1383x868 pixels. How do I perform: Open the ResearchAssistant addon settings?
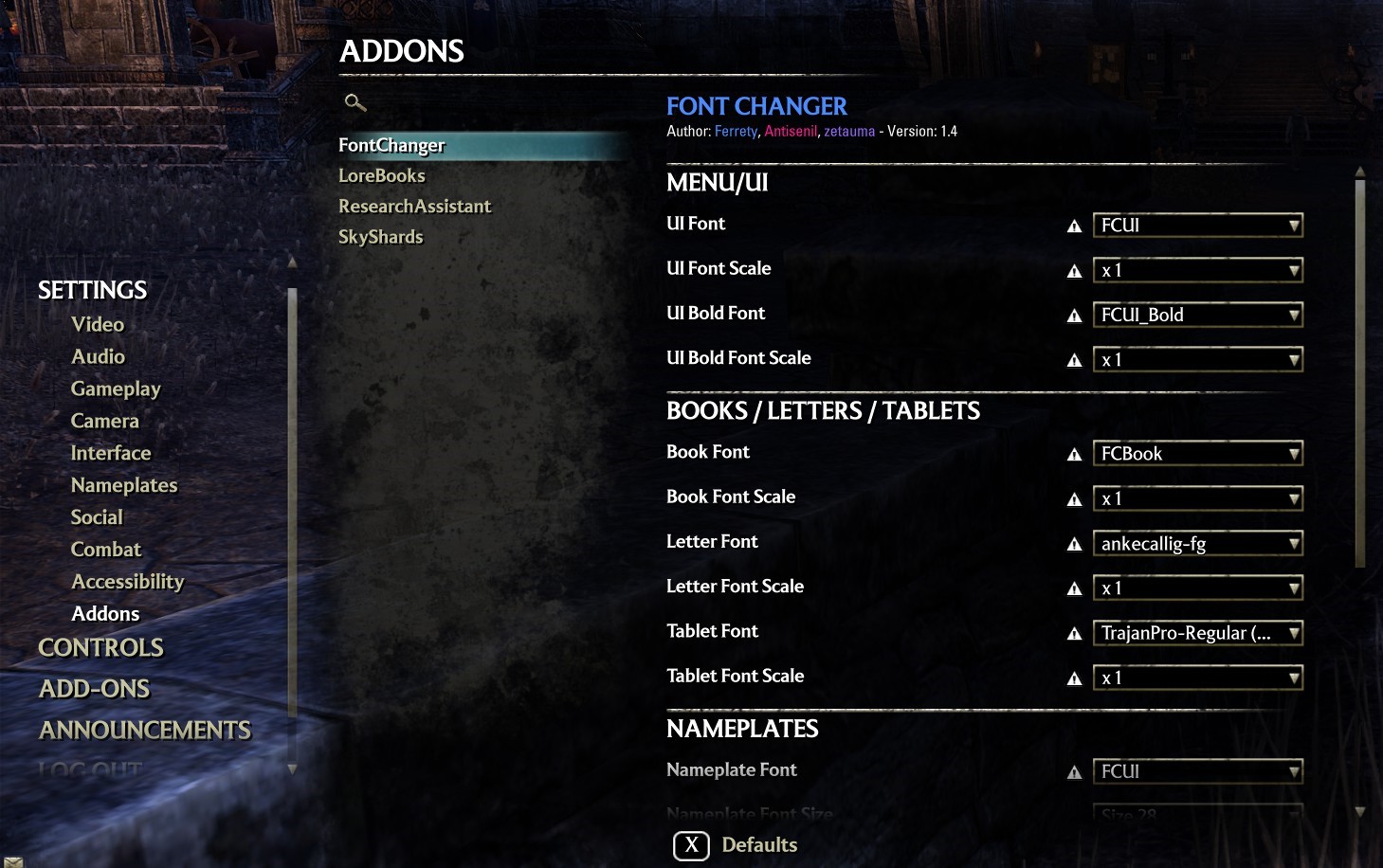click(x=414, y=206)
